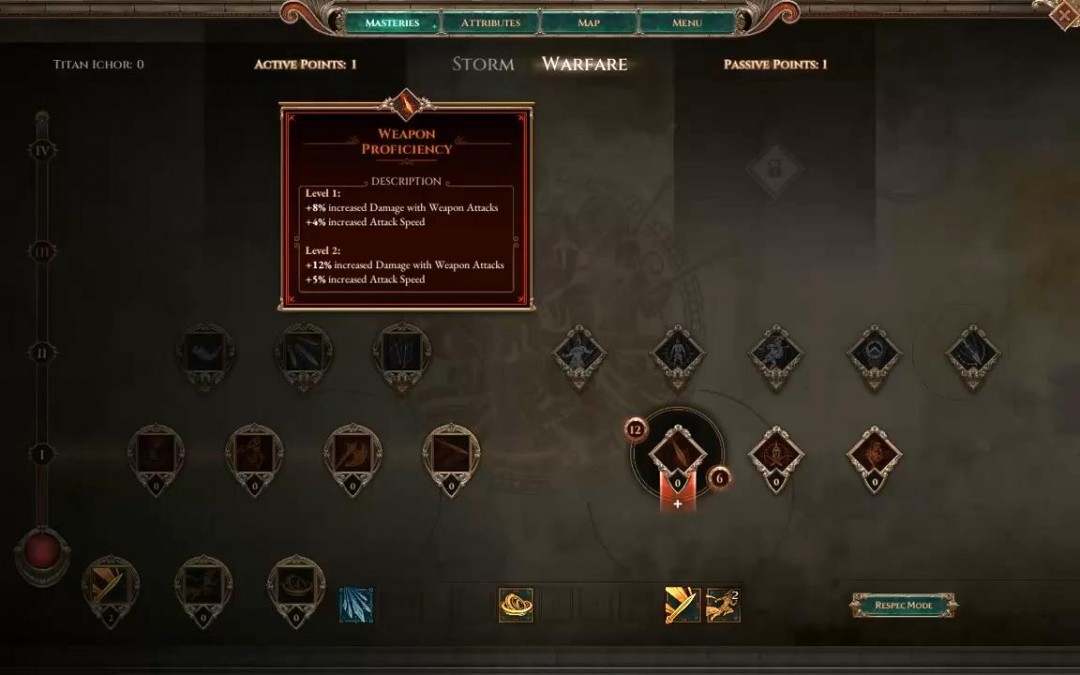The height and width of the screenshot is (675, 1080).
Task: Switch to the Storm mastery
Action: coord(483,64)
